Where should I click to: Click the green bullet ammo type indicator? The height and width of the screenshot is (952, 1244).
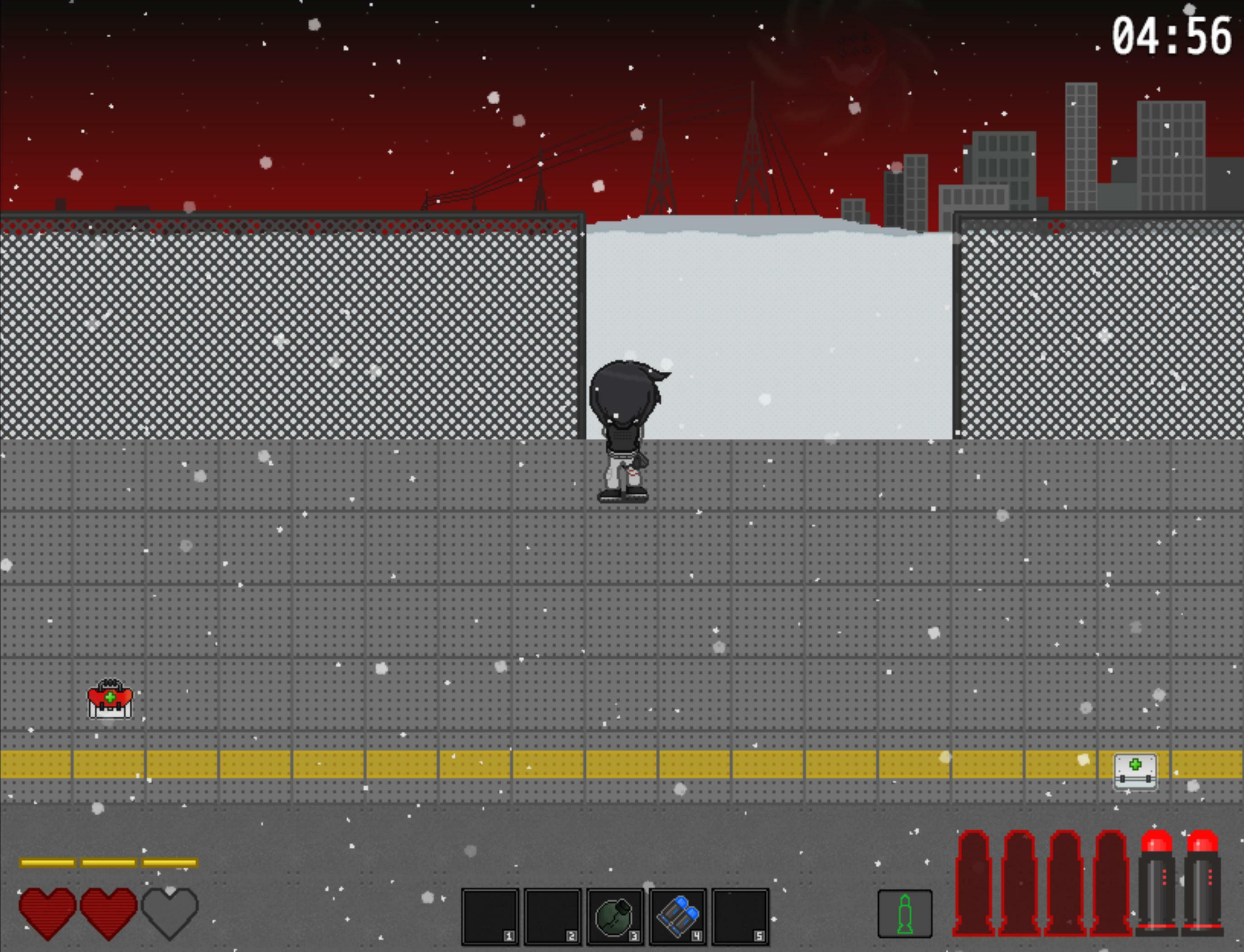(x=906, y=913)
